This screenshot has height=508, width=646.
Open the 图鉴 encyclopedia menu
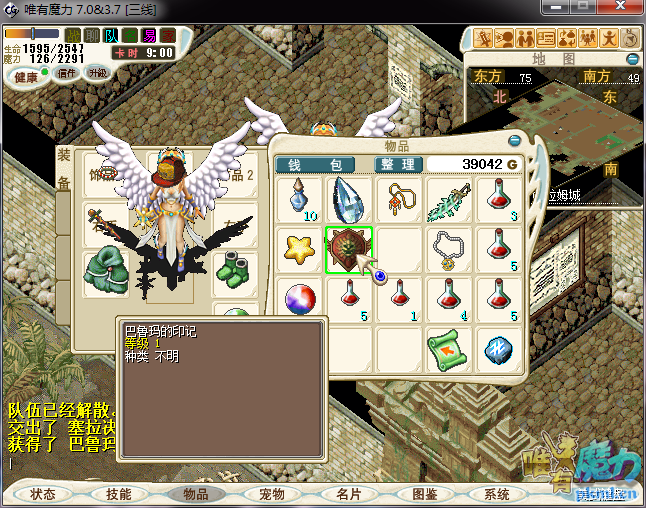pos(424,494)
